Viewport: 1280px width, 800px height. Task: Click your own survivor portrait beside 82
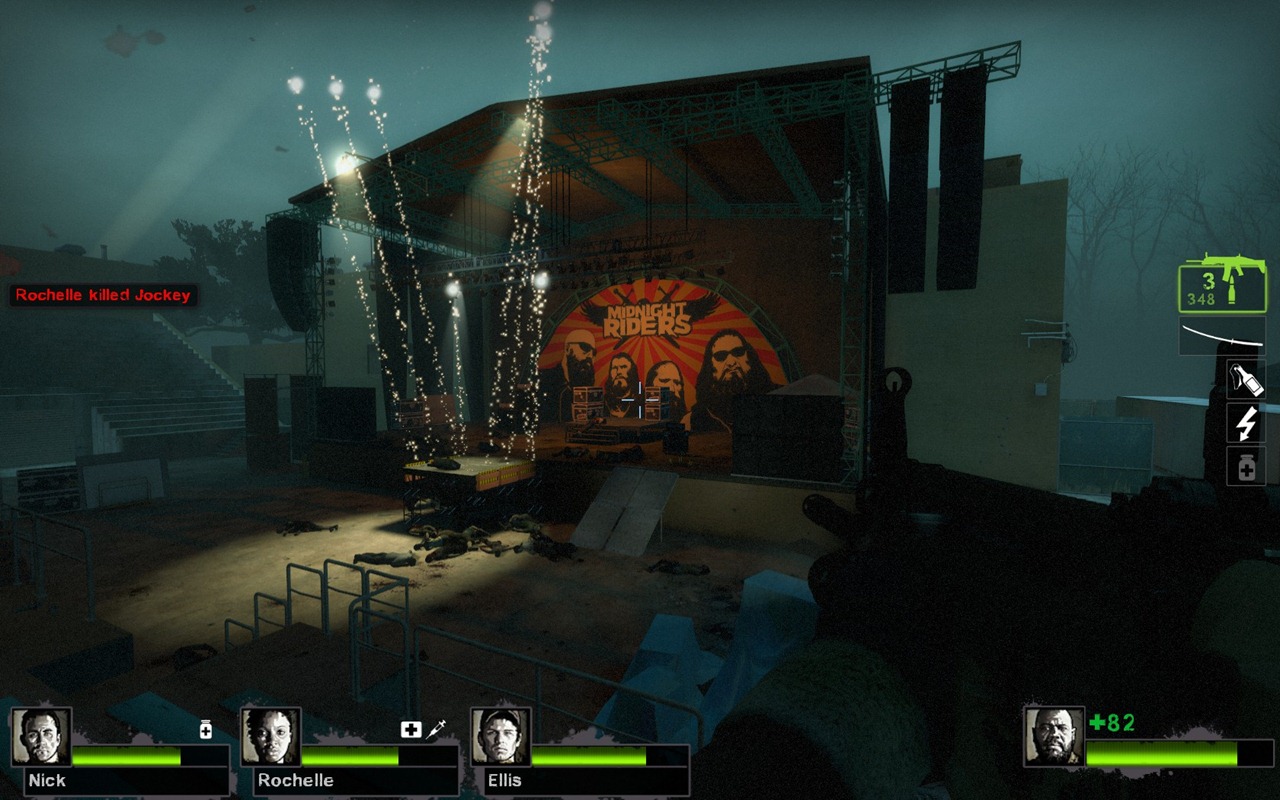coord(1054,736)
